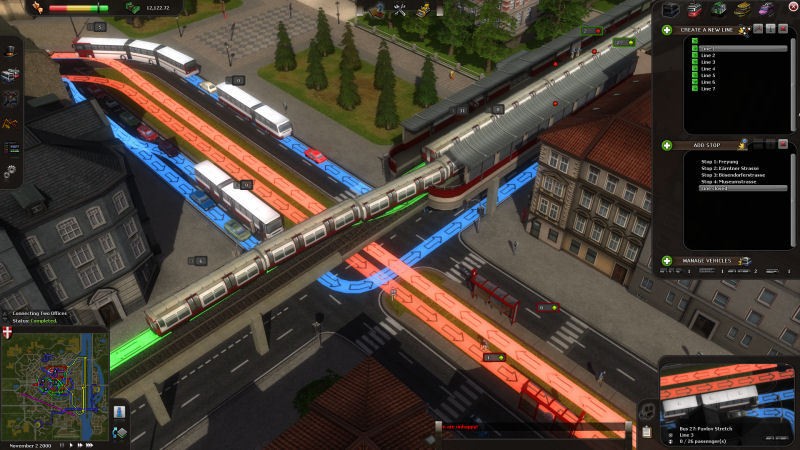Click the green plus beside Create a New Line
The height and width of the screenshot is (450, 800).
[x=667, y=30]
